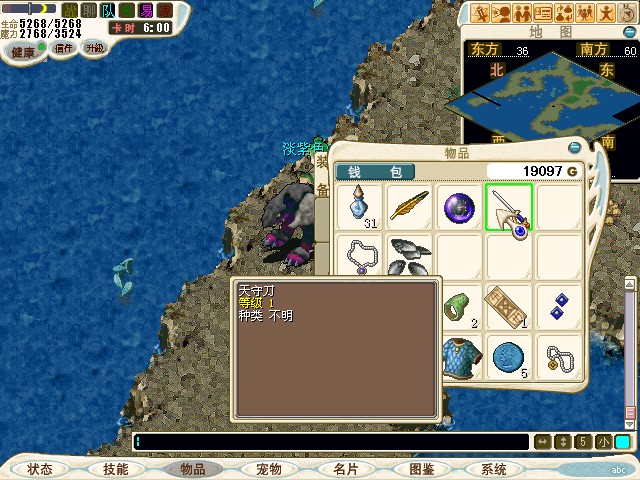
Task: Open the 信件 mail button
Action: click(x=64, y=47)
